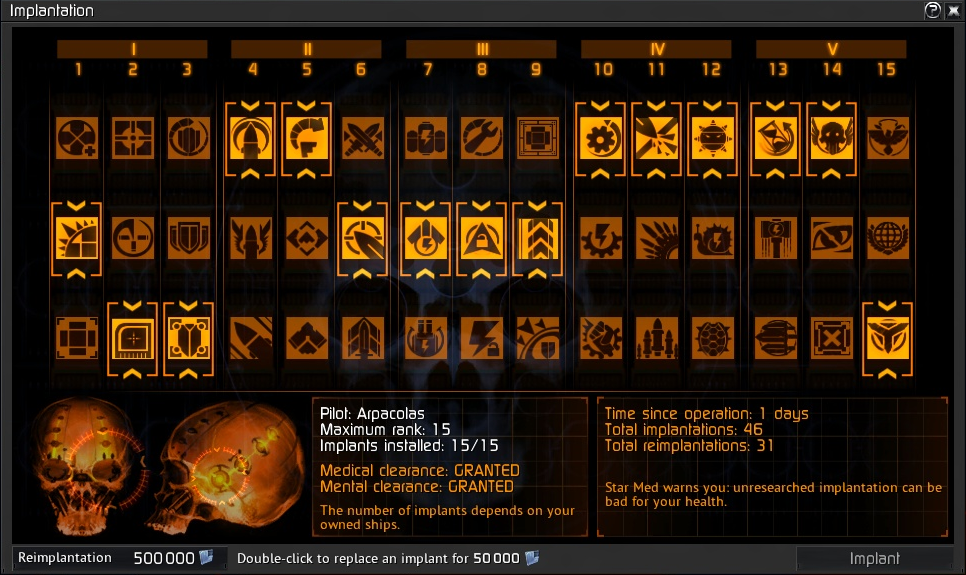Choose the wrench implant
966x575 pixels.
[482, 138]
